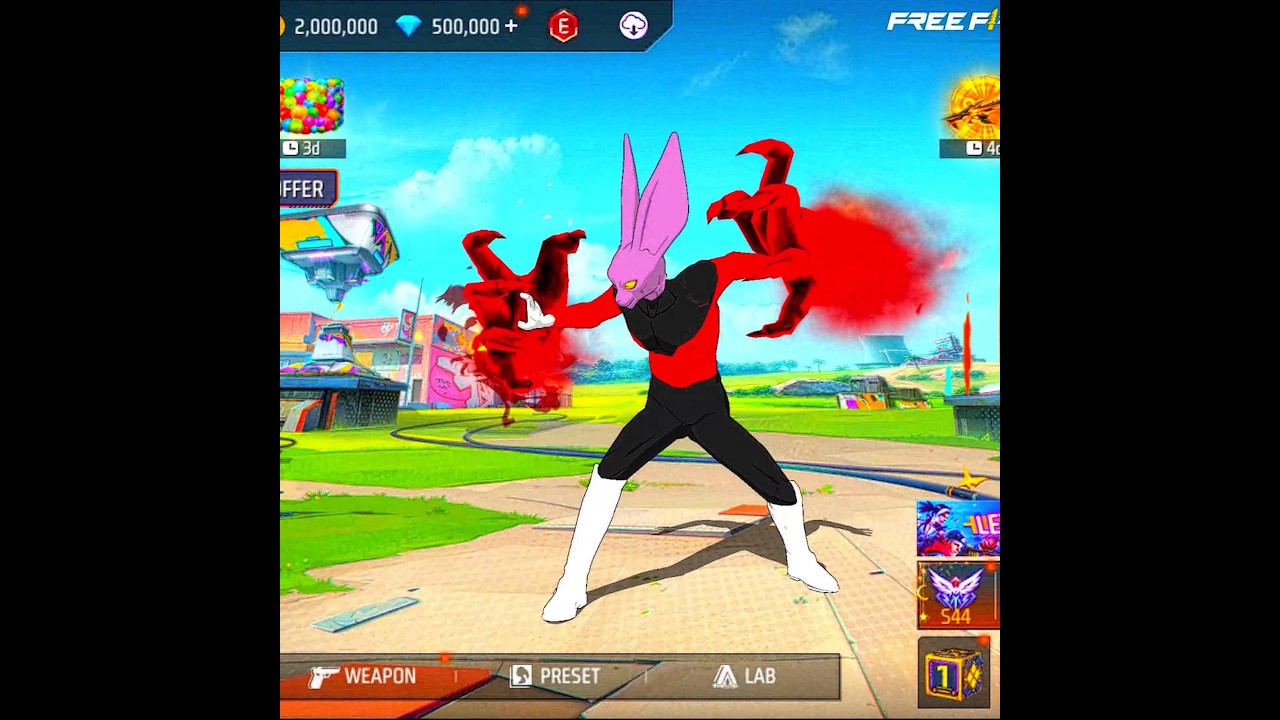1280x720 pixels.
Task: Open the Offer banner
Action: [304, 189]
